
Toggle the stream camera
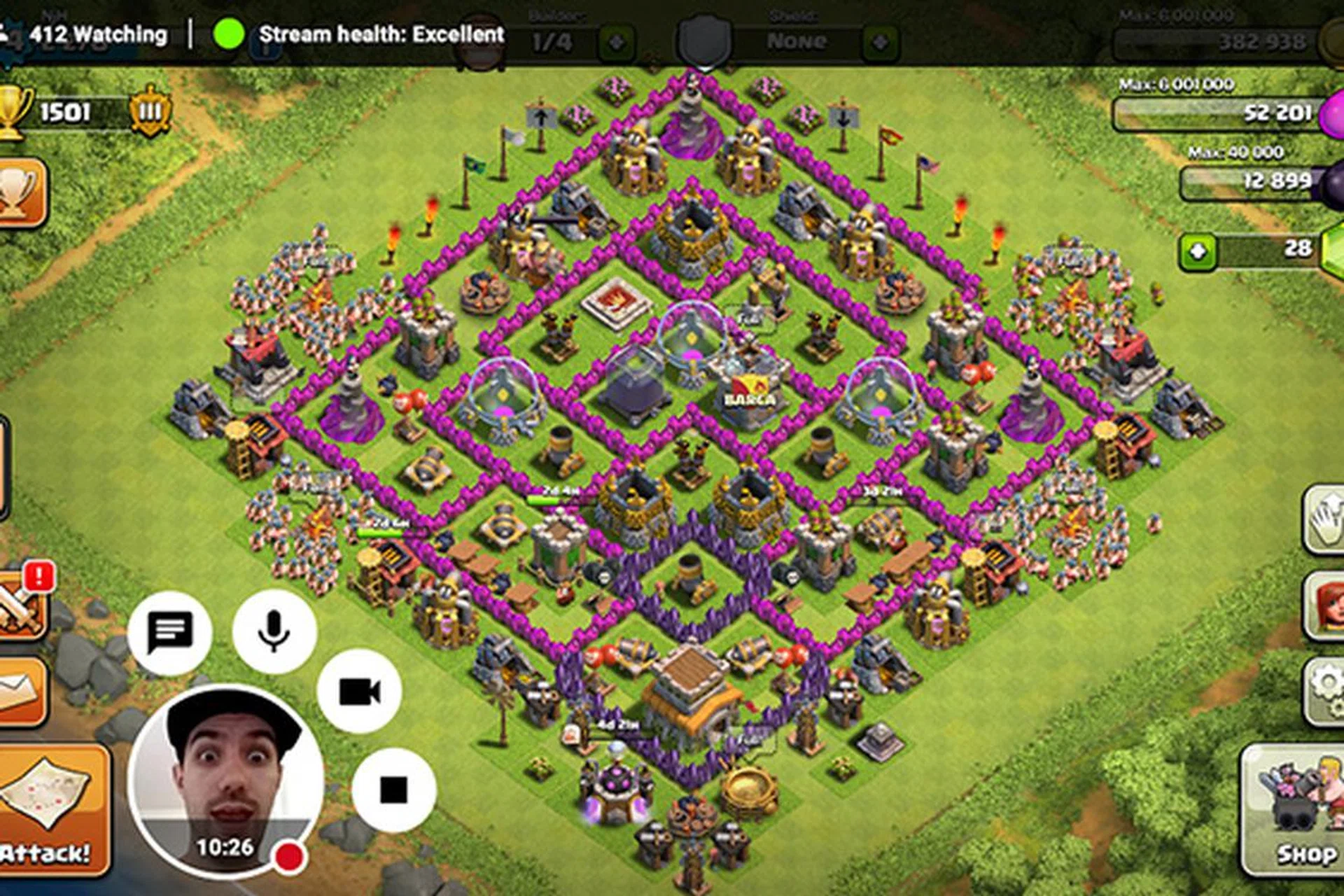[x=359, y=692]
